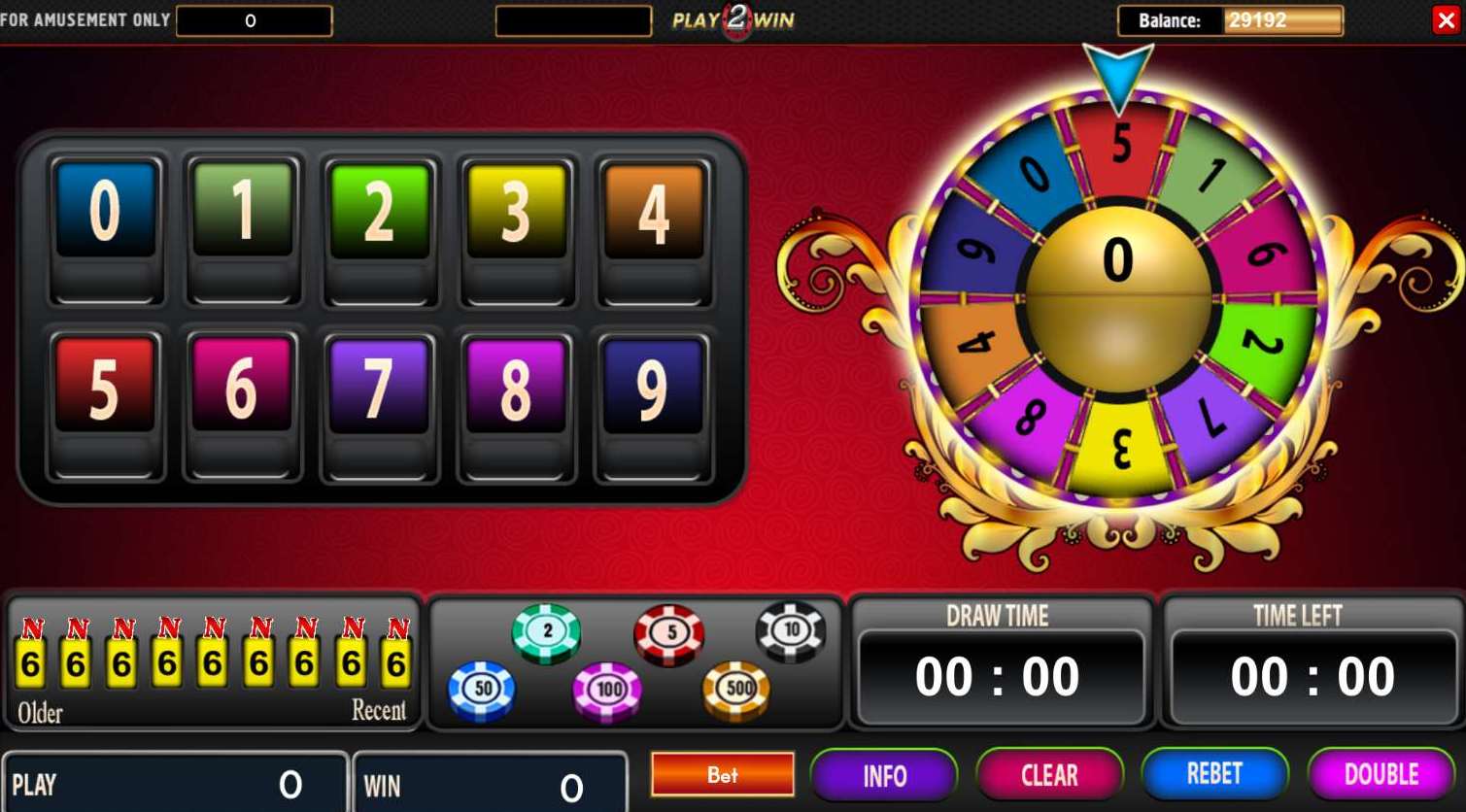Bet on the pink number 6 tile

tap(242, 385)
